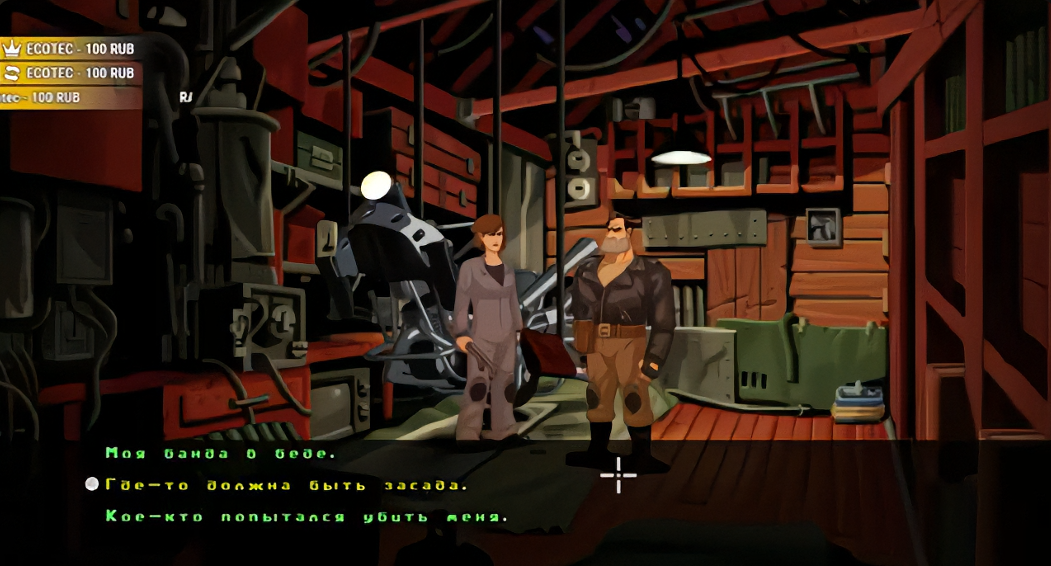Pick the line "Кое-кто попытался убить меня."
The width and height of the screenshot is (1051, 566).
[307, 517]
